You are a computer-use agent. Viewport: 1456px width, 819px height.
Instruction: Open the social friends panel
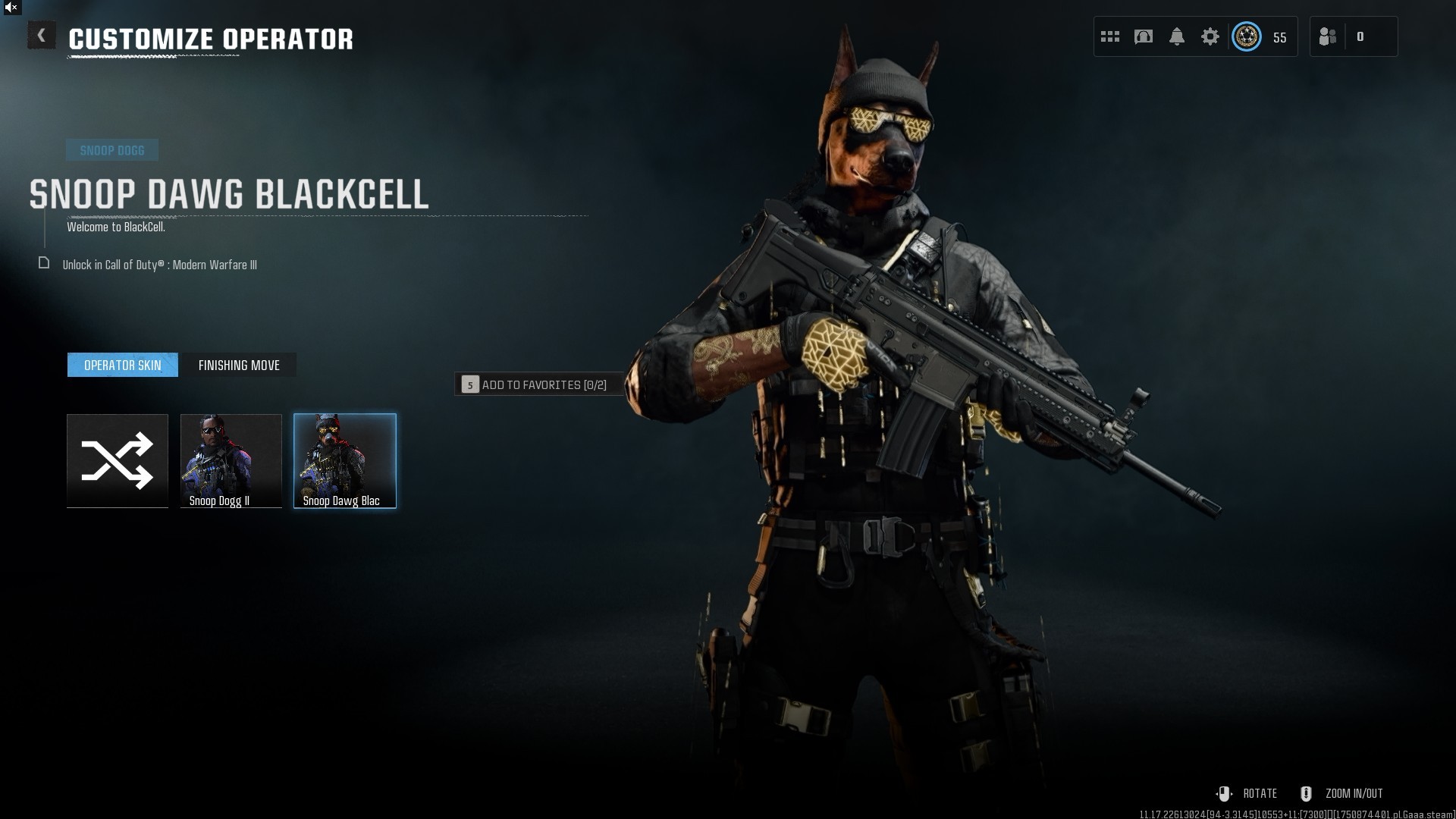click(x=1329, y=36)
